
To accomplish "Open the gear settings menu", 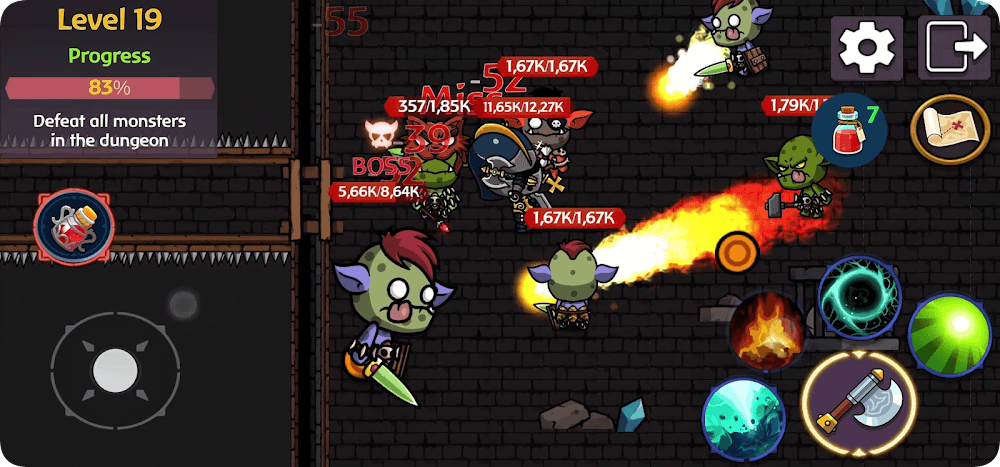I will point(867,47).
